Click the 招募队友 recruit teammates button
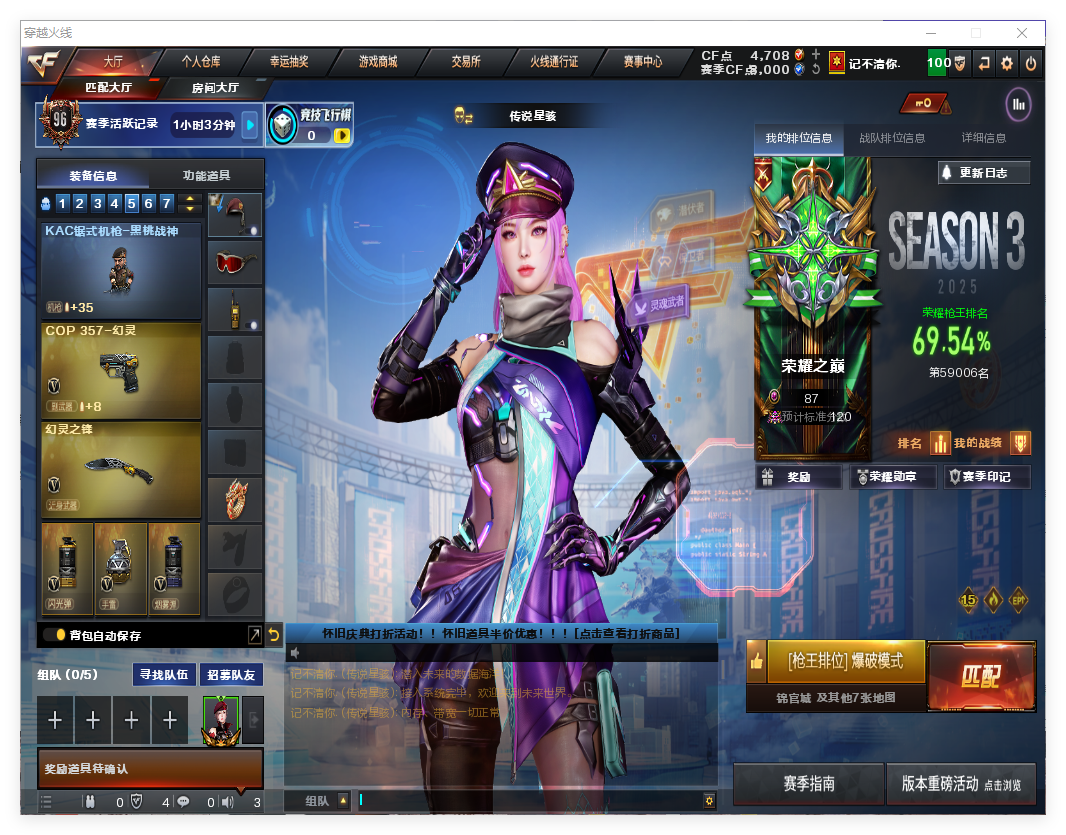The width and height of the screenshot is (1066, 835). click(231, 675)
